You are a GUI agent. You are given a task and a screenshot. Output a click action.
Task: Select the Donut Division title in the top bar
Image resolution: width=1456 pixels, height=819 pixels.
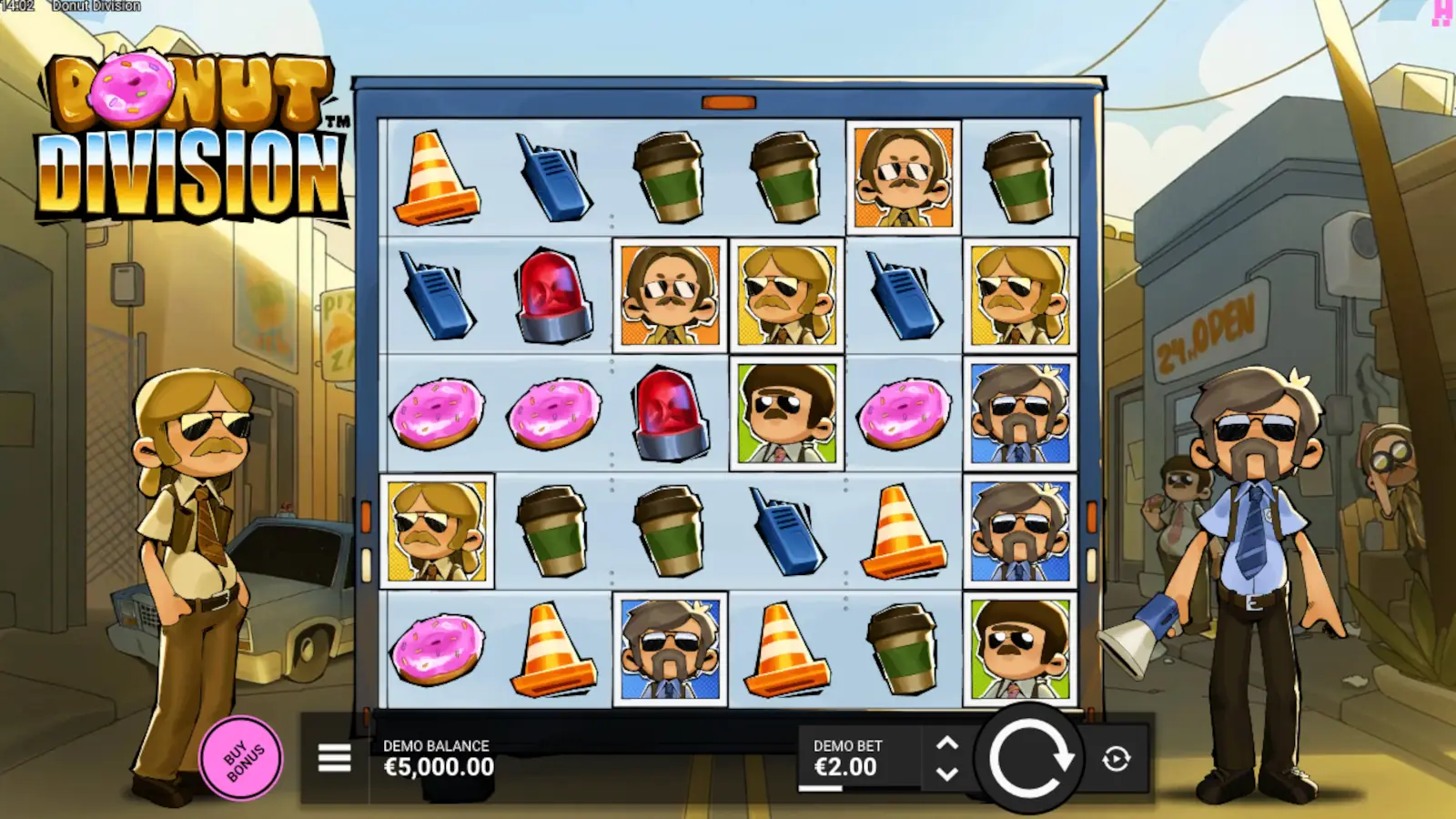tap(96, 6)
